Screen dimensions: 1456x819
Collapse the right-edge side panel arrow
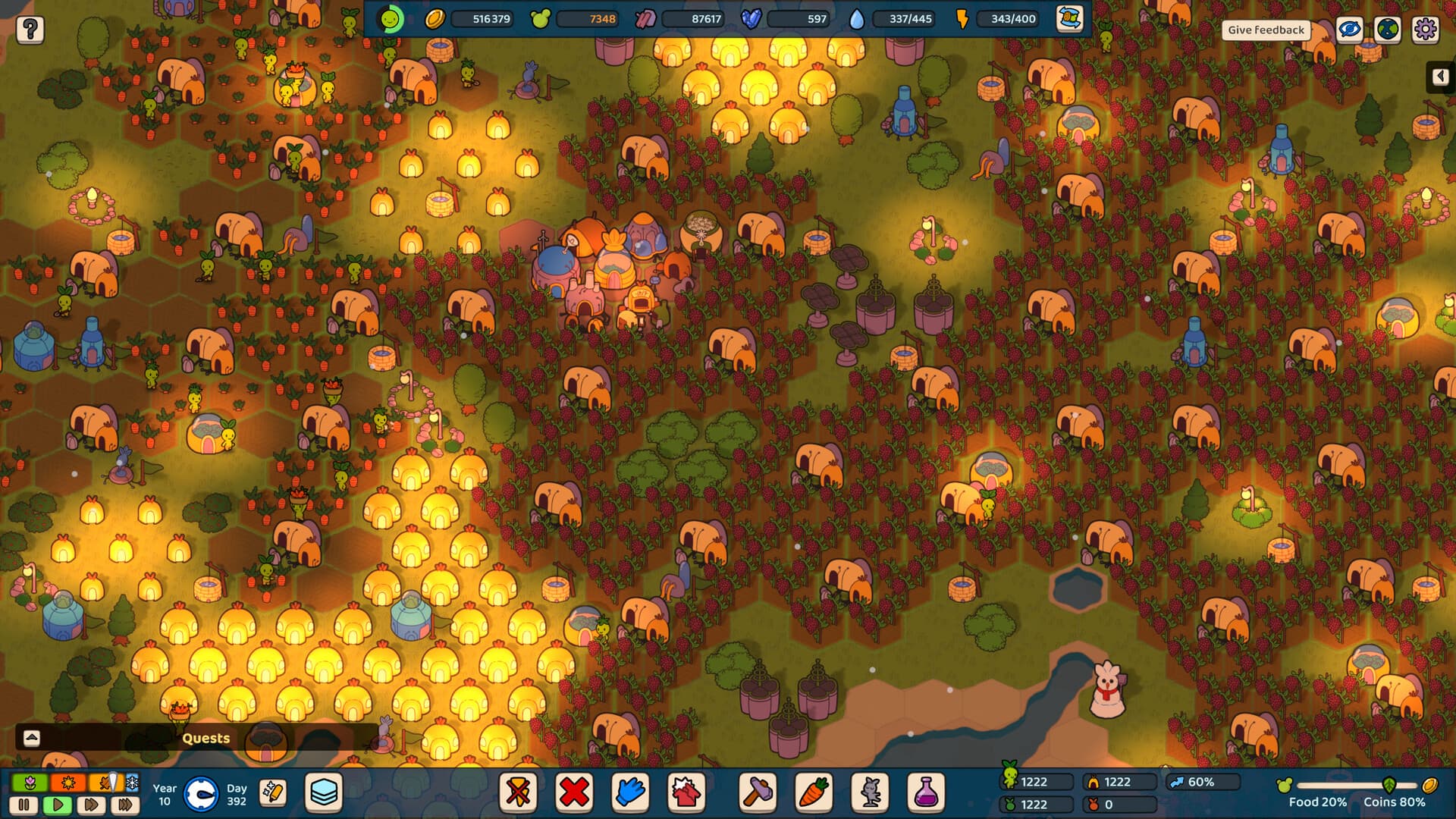[1440, 76]
